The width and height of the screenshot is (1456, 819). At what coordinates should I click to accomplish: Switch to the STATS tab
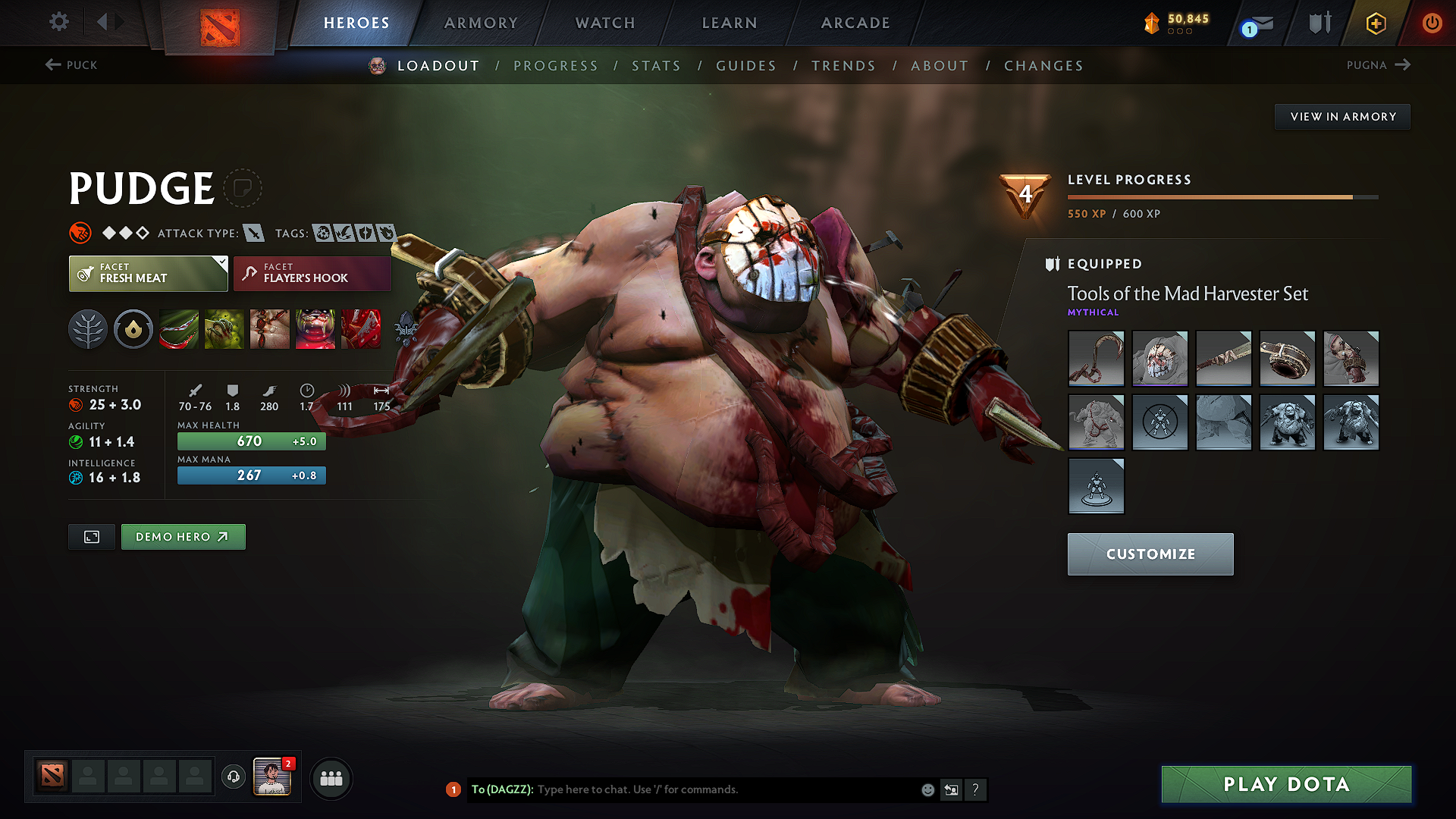(657, 66)
